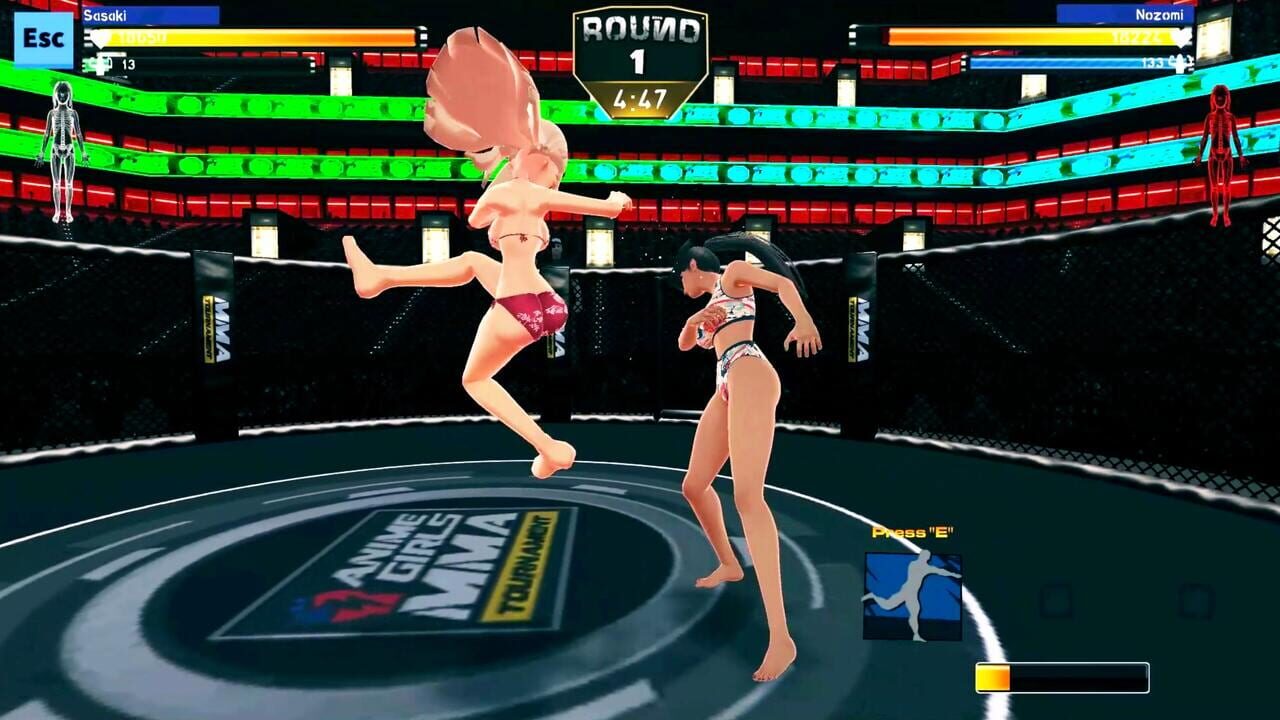The image size is (1280, 720).
Task: Open Sasaki's skeleton damage diagram
Action: pos(62,140)
